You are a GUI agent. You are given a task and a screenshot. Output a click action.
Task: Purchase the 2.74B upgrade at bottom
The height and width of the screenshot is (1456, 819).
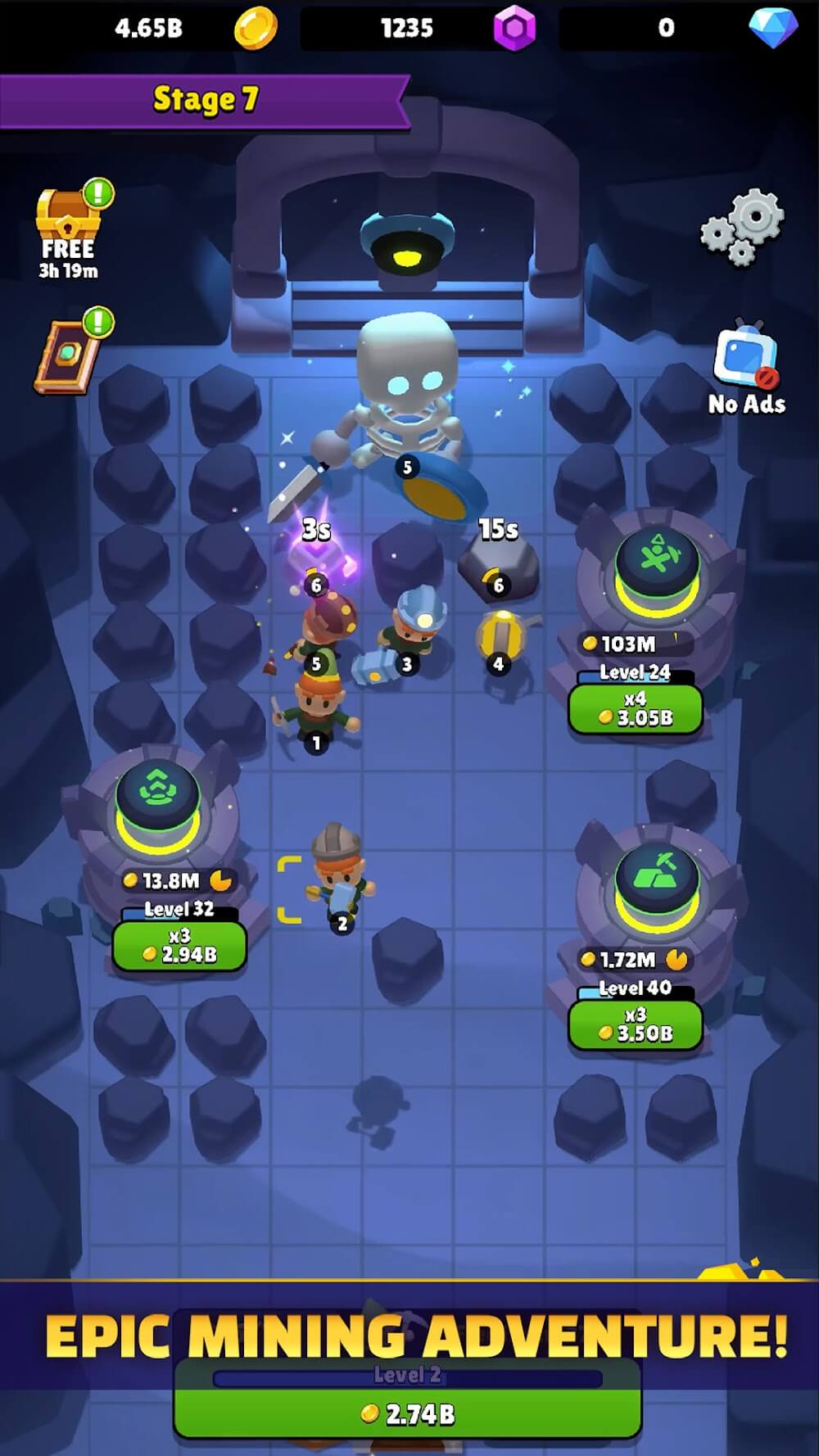(x=407, y=1413)
